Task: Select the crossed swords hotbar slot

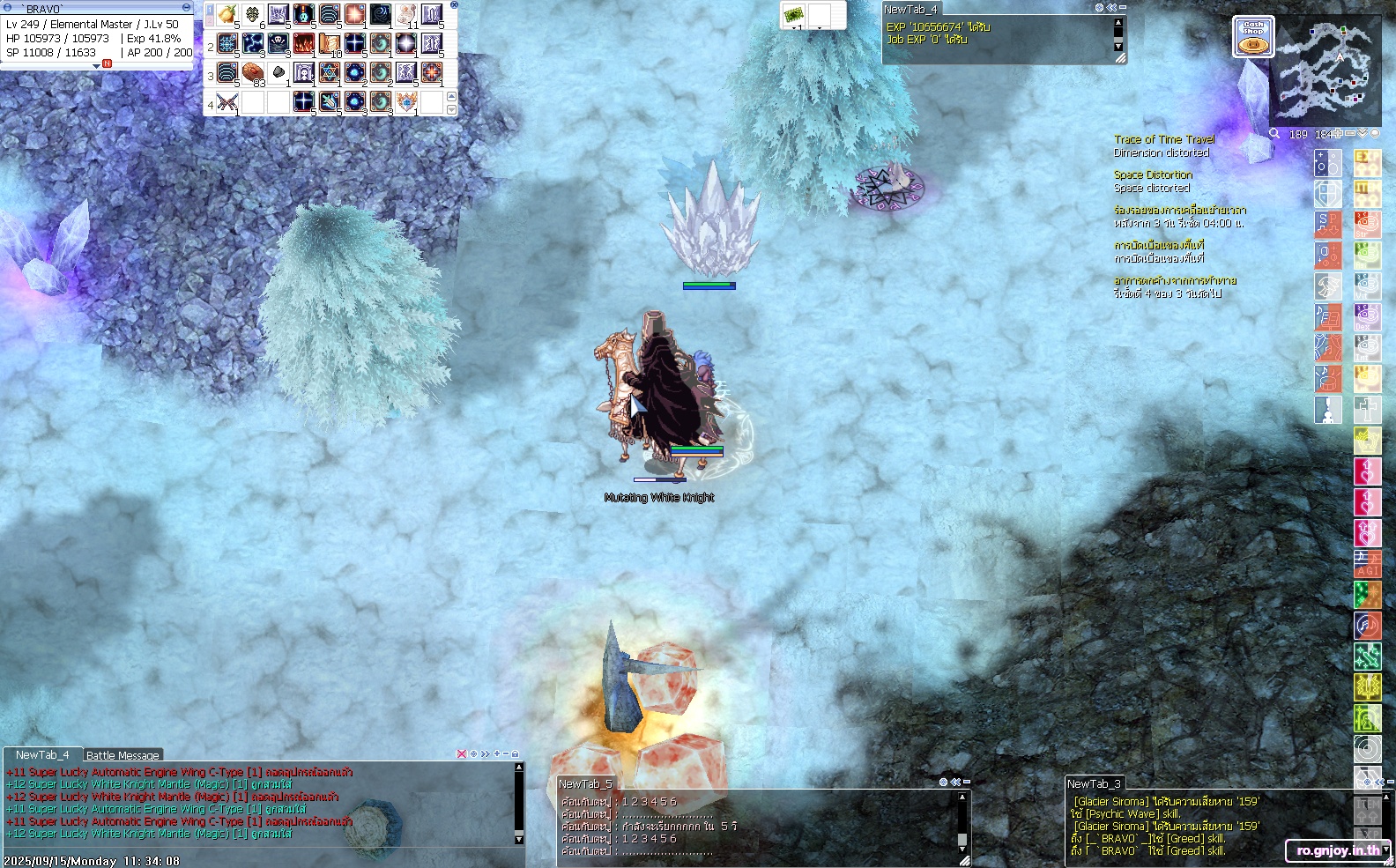Action: (x=227, y=102)
